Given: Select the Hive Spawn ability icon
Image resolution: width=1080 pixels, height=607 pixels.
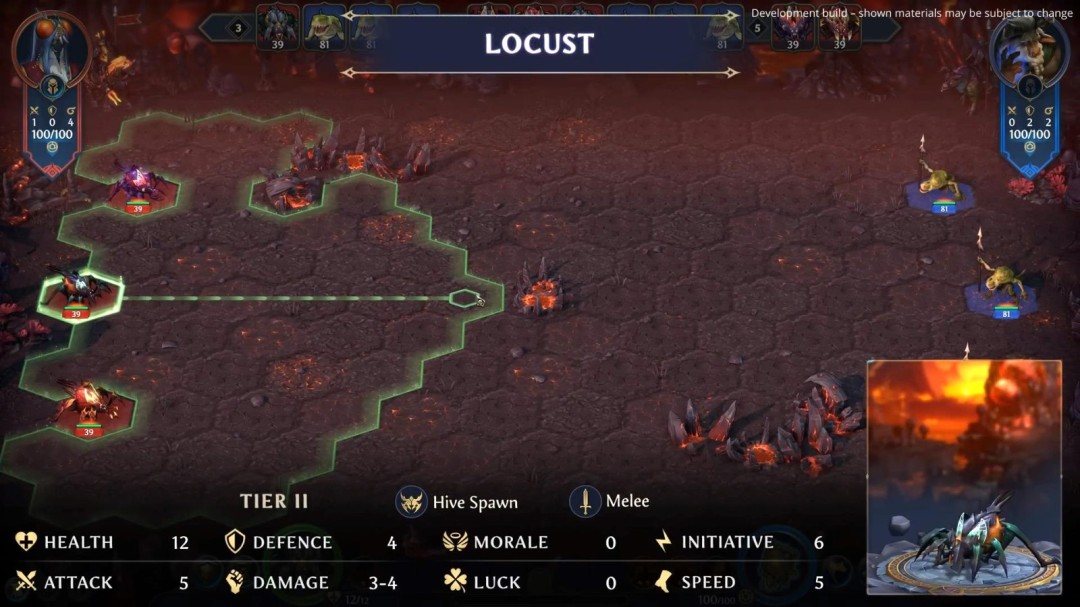Looking at the screenshot, I should 412,501.
